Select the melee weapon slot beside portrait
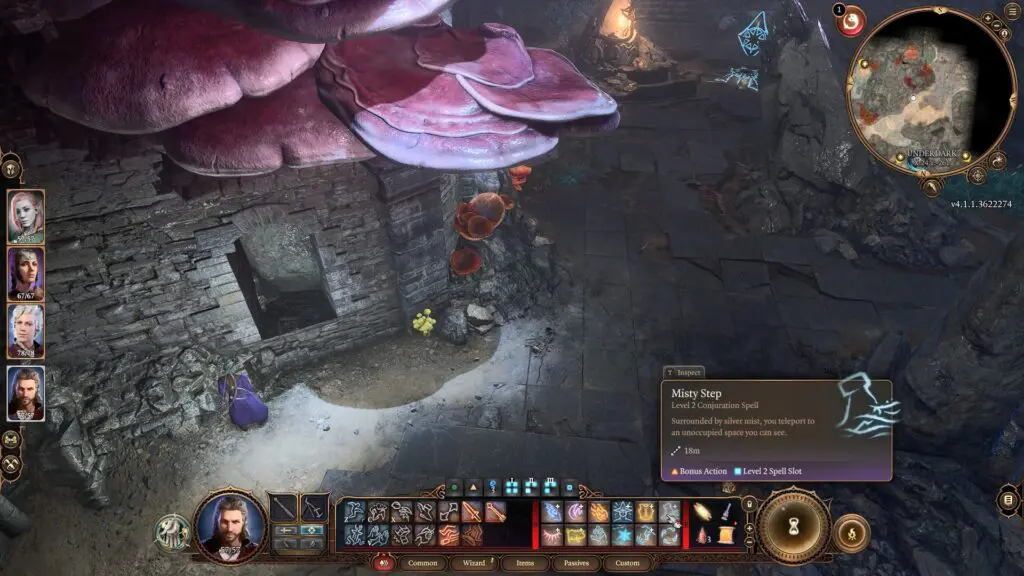The image size is (1024, 576). (284, 507)
